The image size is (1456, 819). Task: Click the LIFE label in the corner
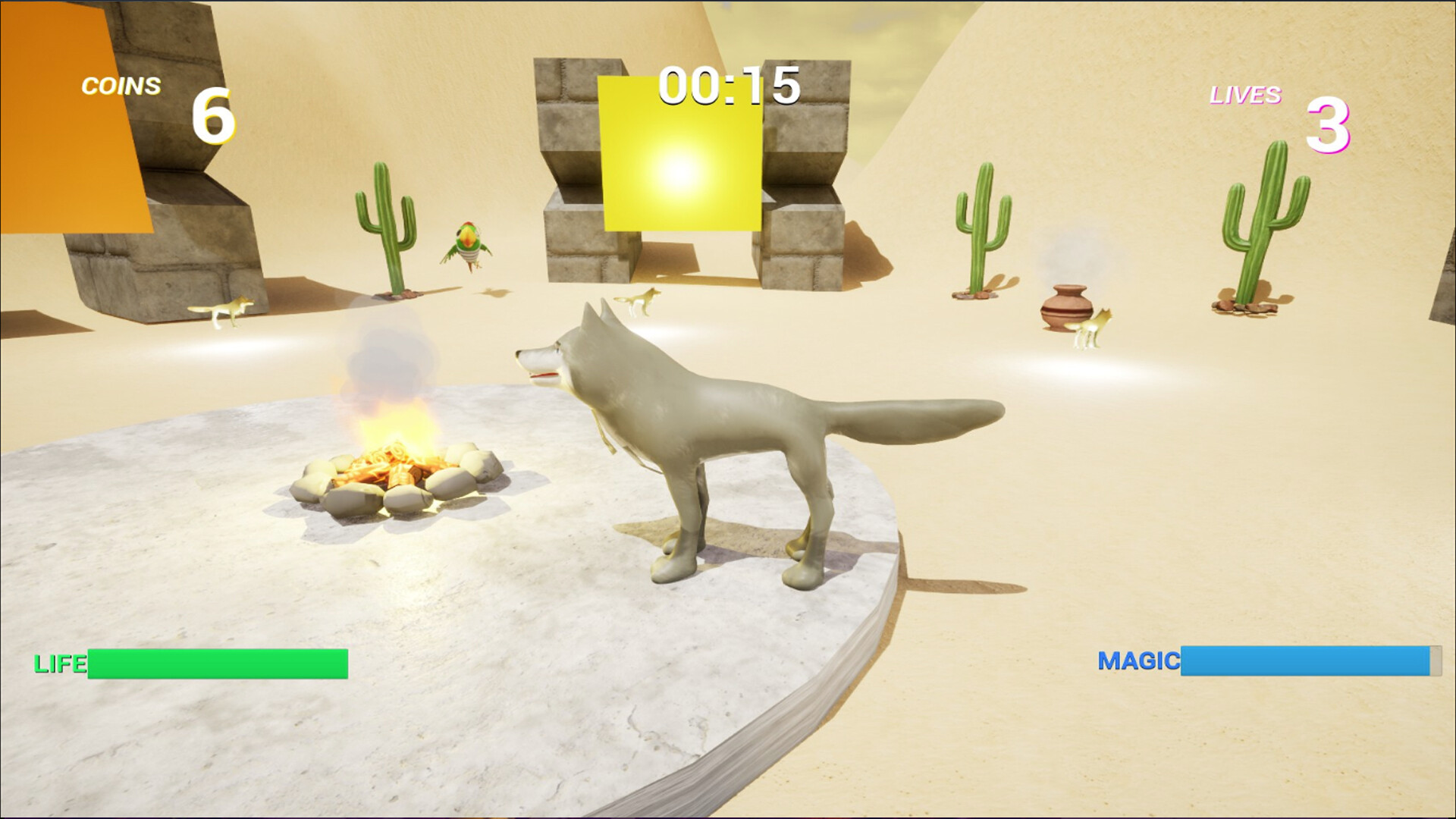pyautogui.click(x=59, y=664)
